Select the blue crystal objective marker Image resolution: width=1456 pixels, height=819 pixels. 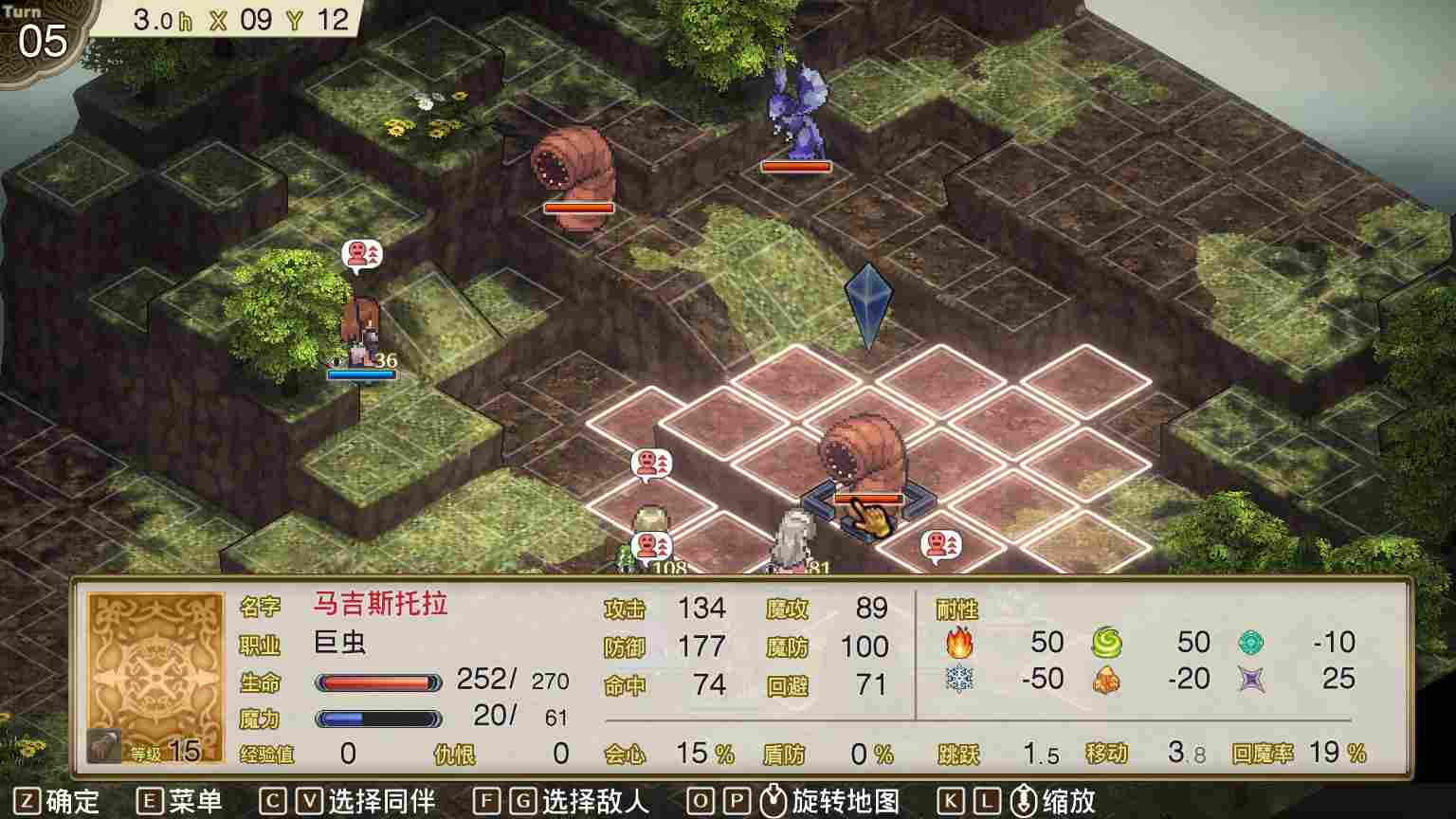[870, 303]
